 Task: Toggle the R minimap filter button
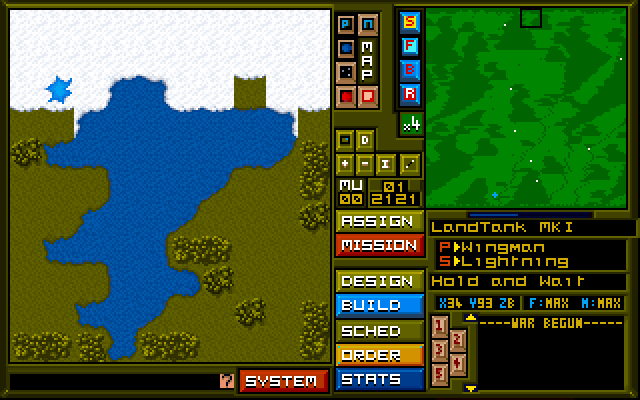coord(410,94)
